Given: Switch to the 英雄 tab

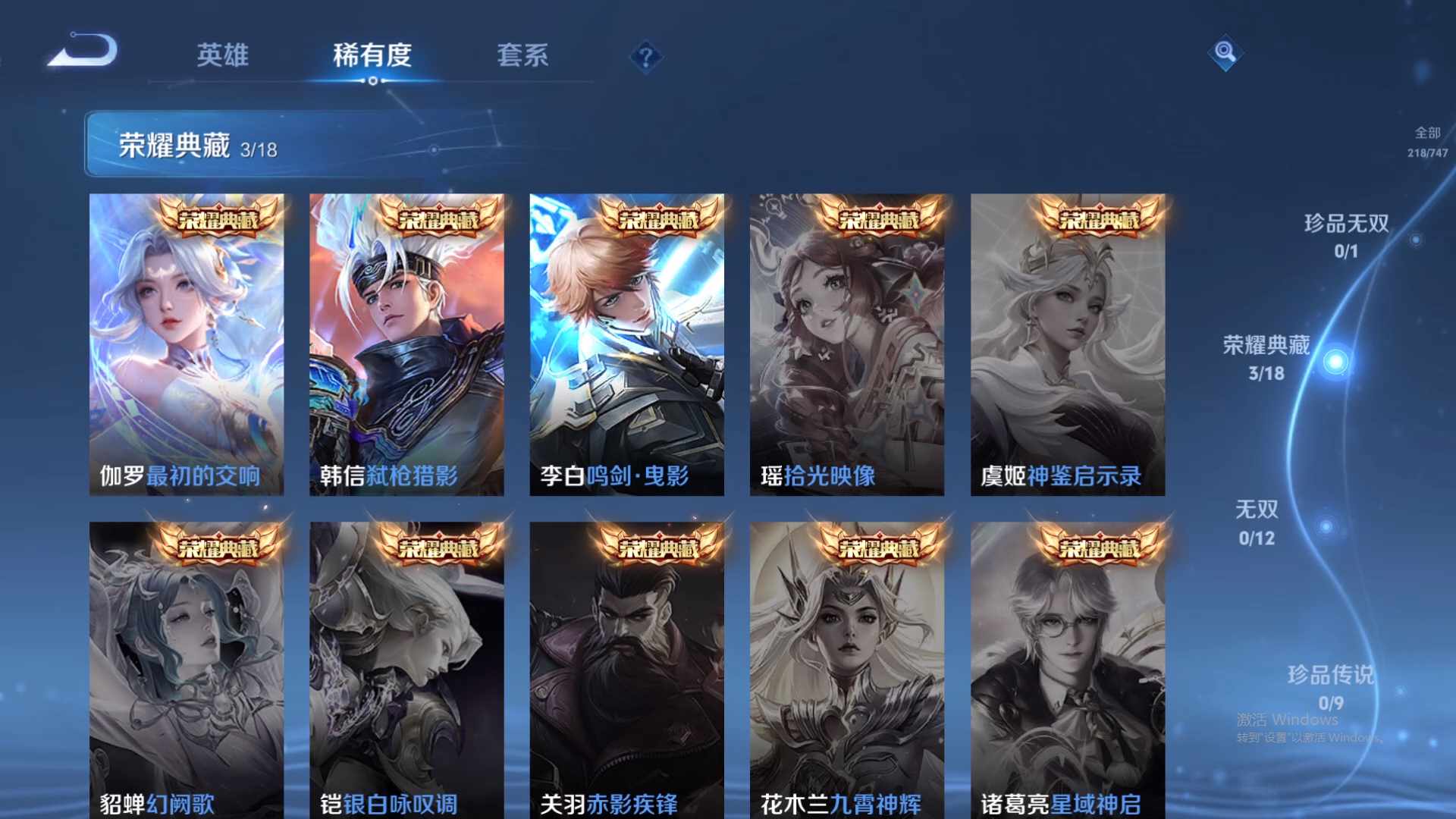Looking at the screenshot, I should (224, 55).
